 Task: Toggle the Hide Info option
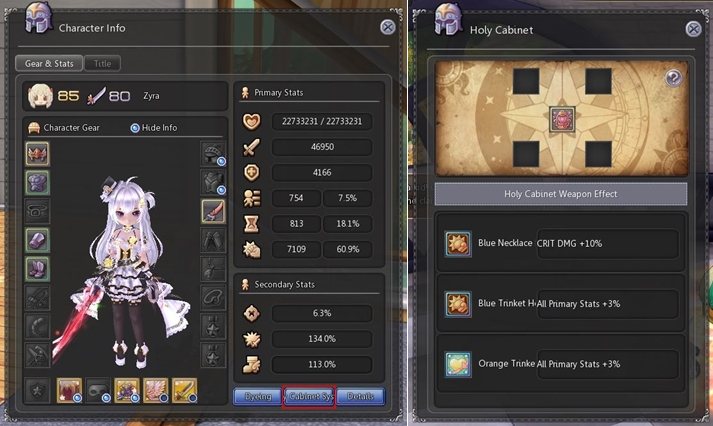click(136, 128)
